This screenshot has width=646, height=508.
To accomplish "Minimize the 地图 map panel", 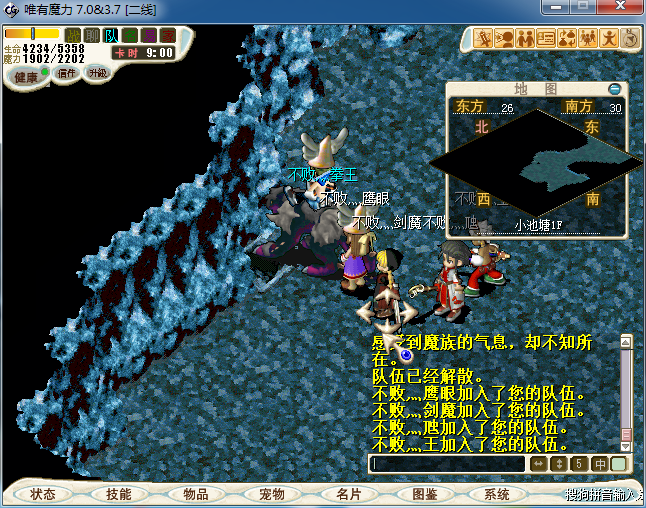I will click(614, 89).
